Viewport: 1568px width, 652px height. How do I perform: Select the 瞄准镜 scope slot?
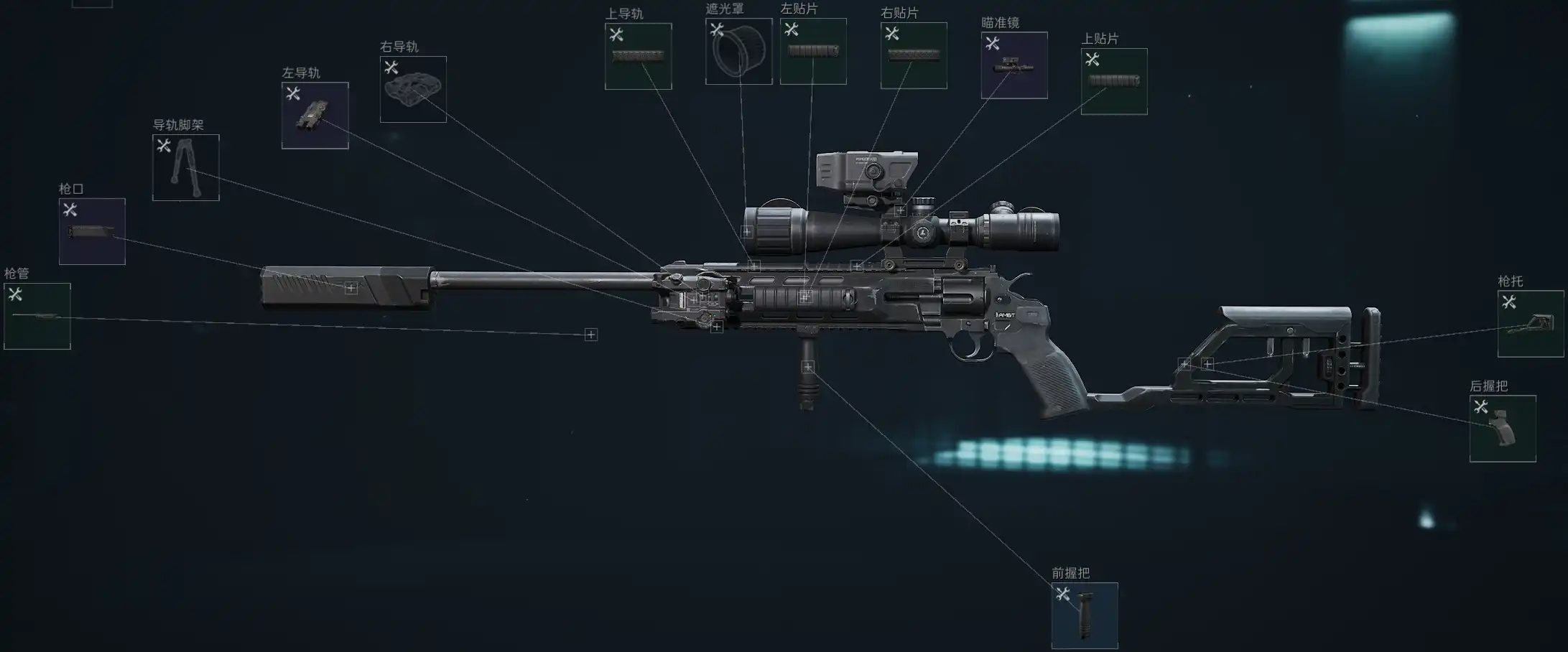click(1014, 65)
